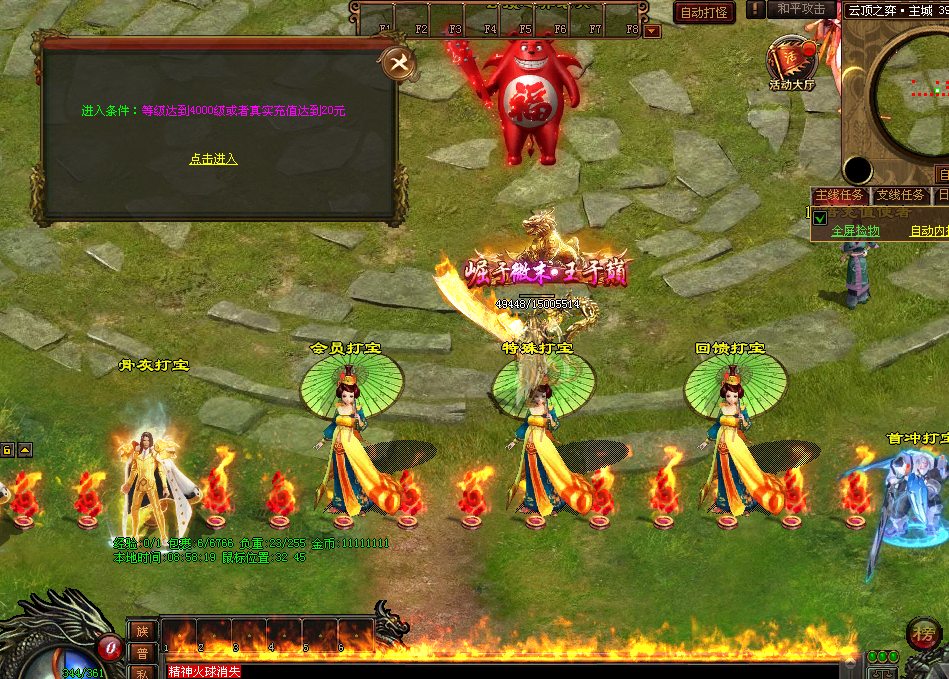Expand the F-key skill bar dropdown arrow
949x679 pixels.
652,30
